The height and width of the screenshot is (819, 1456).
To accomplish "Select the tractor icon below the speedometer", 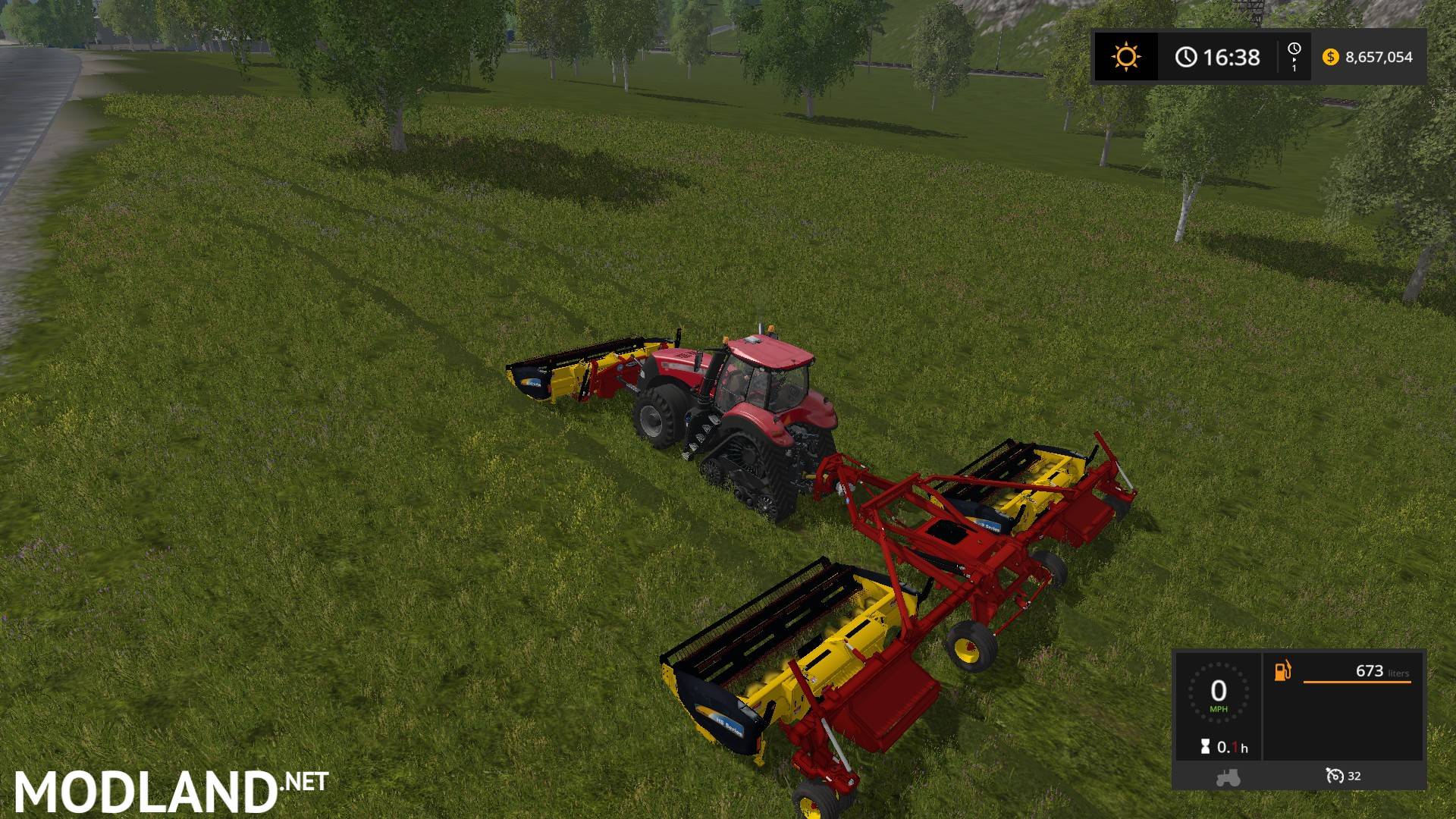I will click(1228, 777).
